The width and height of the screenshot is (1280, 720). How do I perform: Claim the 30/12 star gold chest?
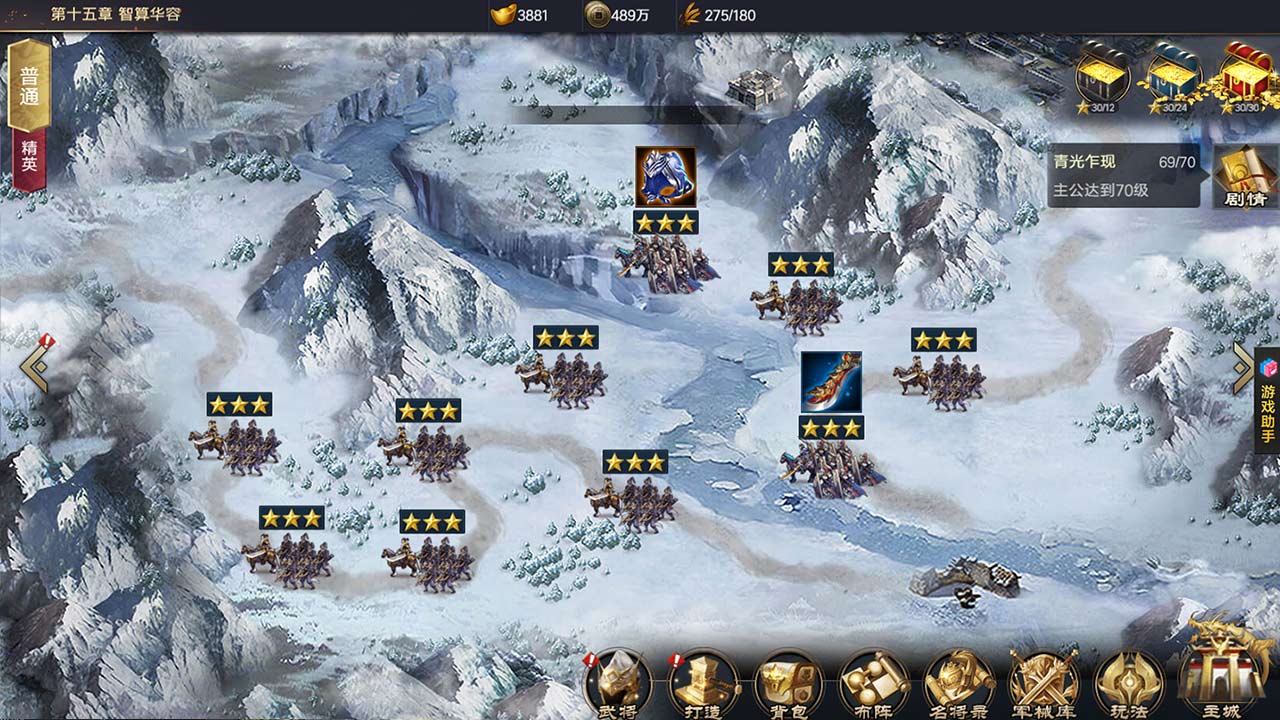pyautogui.click(x=1102, y=76)
